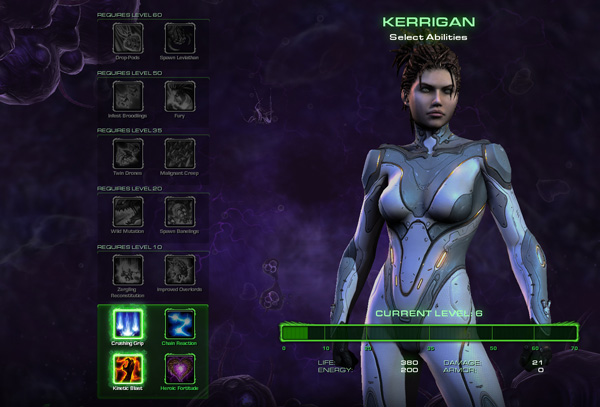Select the Crushing Grip ability
Image resolution: width=600 pixels, height=407 pixels.
[x=127, y=323]
